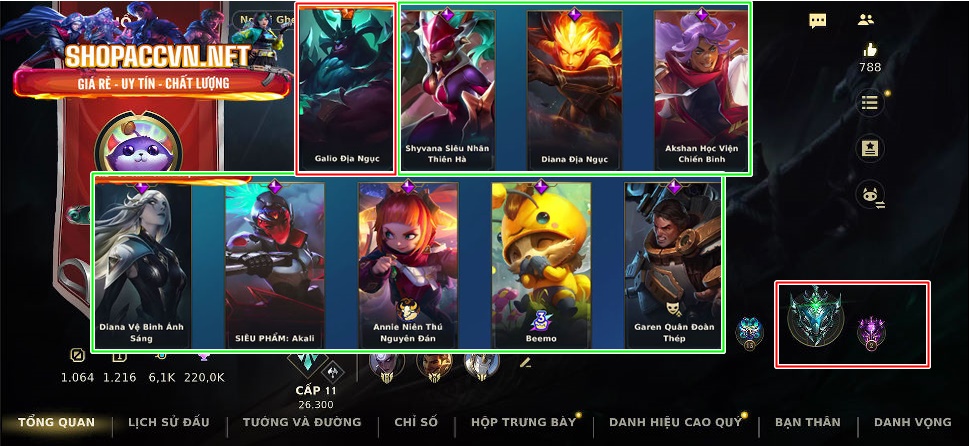Open the Danh Vọng tab
Image resolution: width=969 pixels, height=446 pixels.
click(912, 422)
